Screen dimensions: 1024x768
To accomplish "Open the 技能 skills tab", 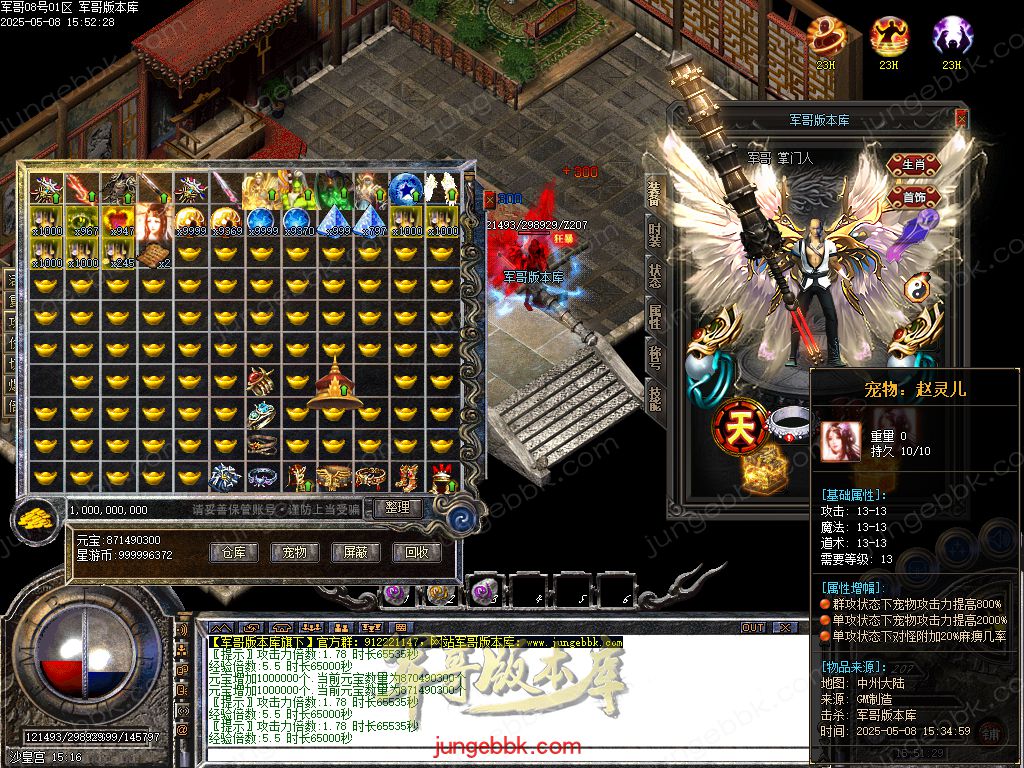I will (x=654, y=397).
